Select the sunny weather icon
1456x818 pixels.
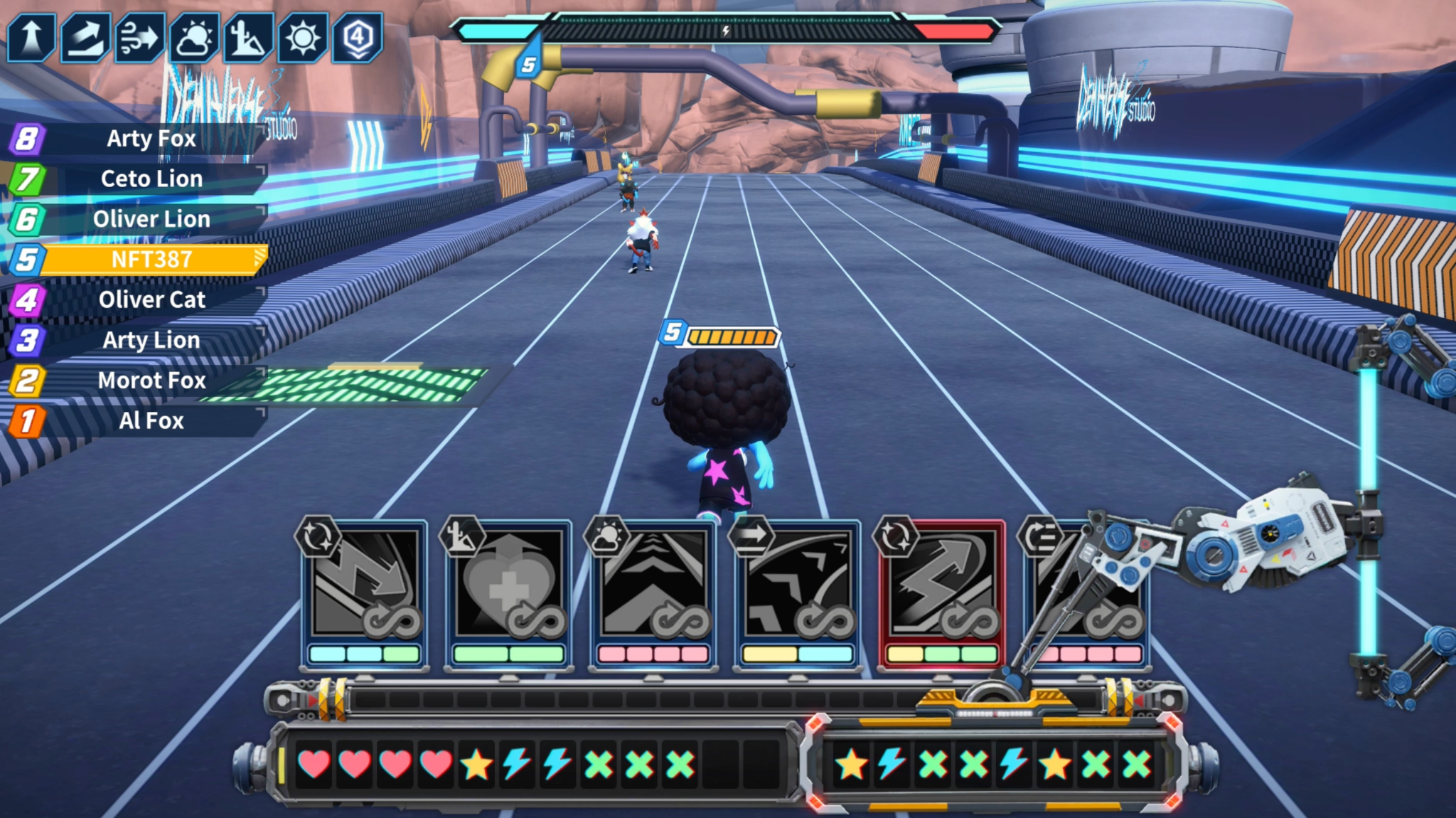(x=302, y=37)
